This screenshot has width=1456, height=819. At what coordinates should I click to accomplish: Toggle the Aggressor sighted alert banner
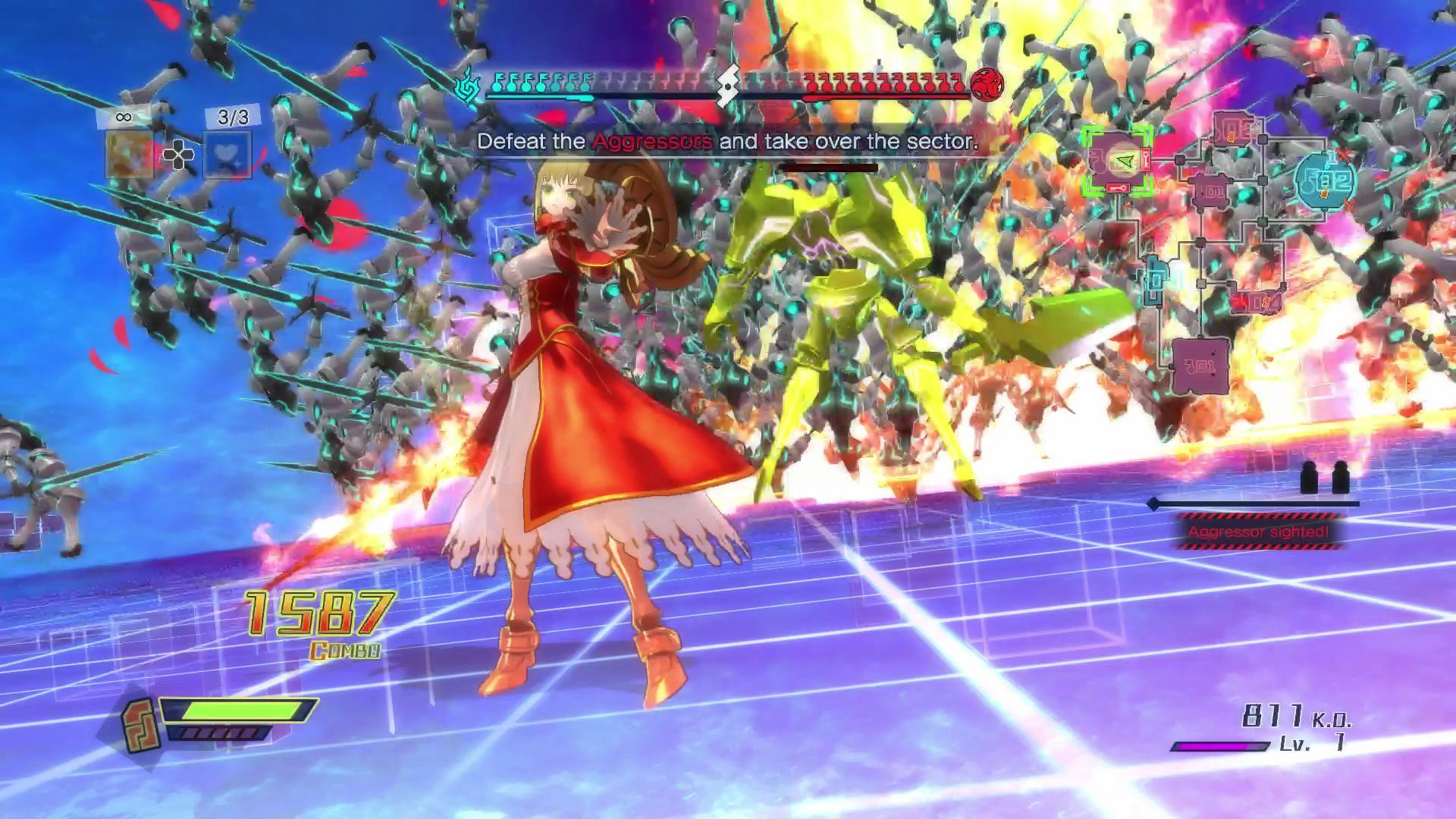pyautogui.click(x=1258, y=532)
